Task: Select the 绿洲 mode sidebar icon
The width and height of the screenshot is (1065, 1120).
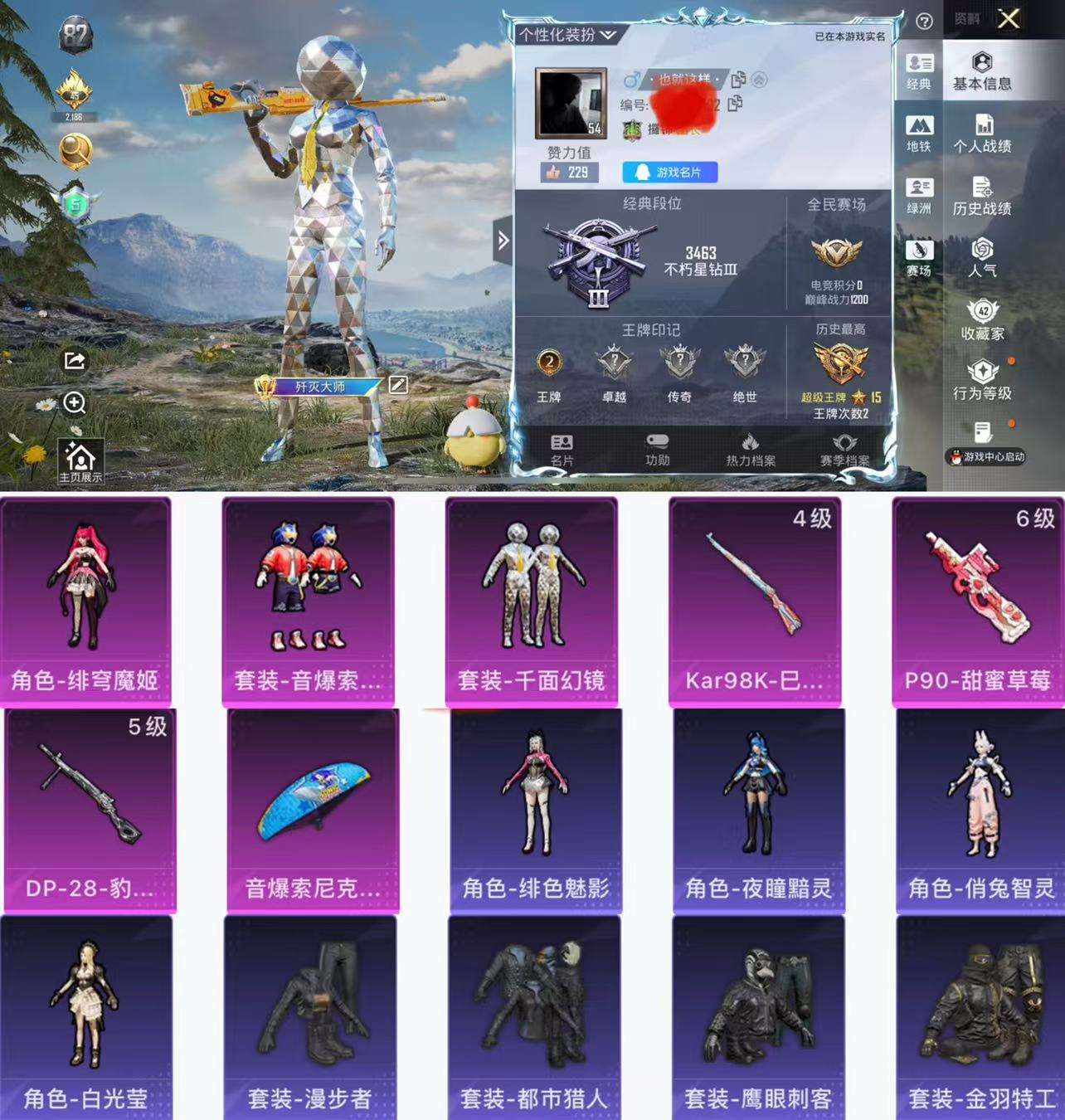Action: [921, 195]
